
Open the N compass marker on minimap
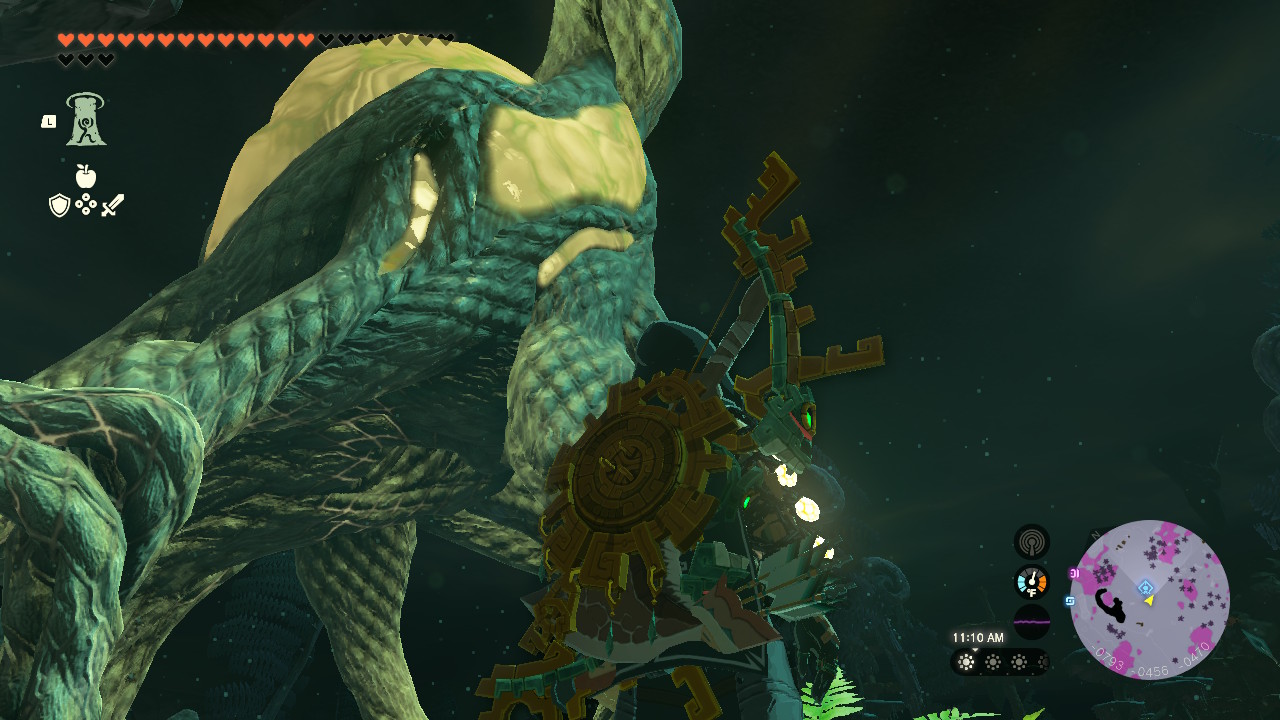coord(1095,535)
